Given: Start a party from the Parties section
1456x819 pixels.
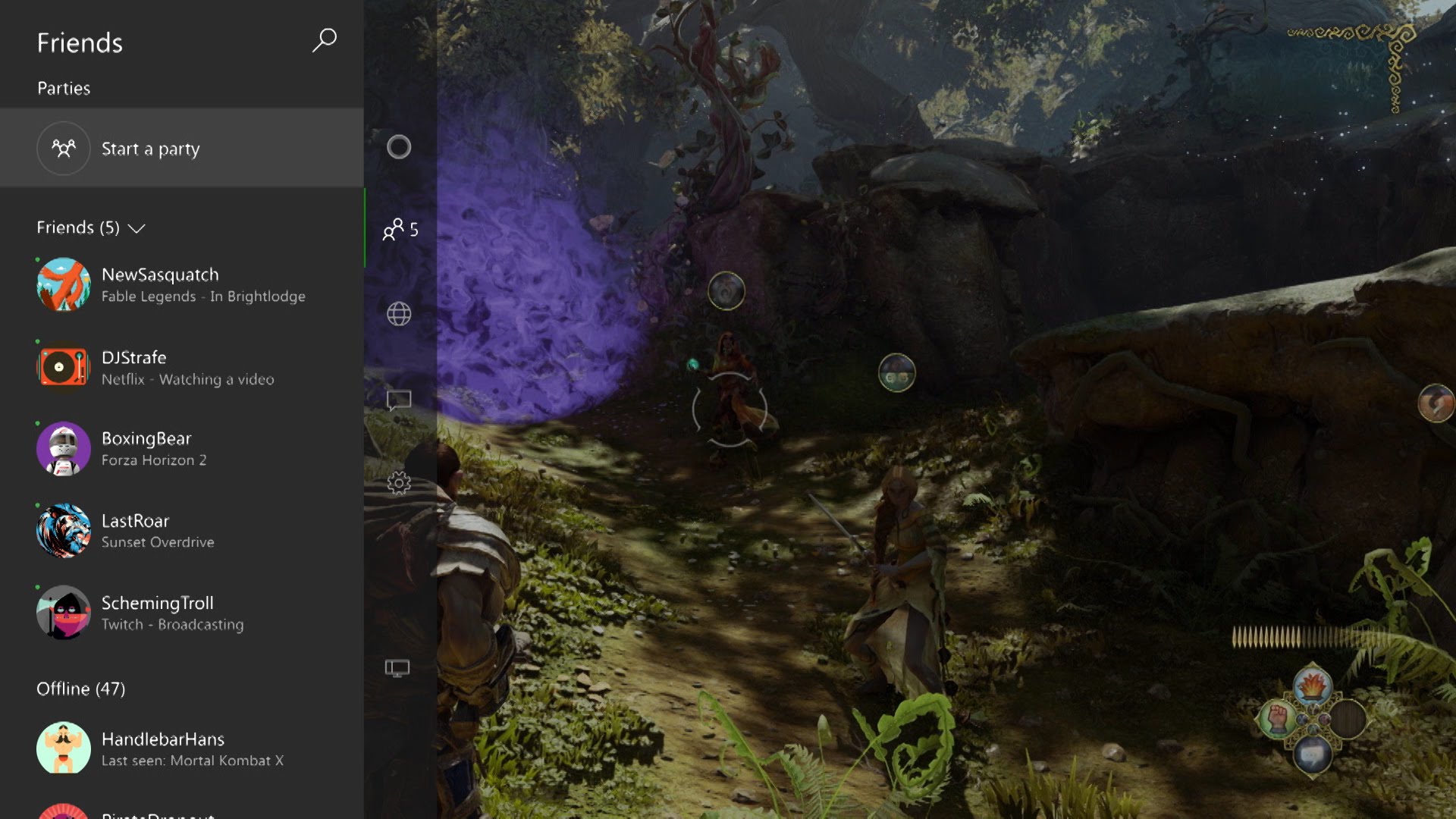Looking at the screenshot, I should [x=150, y=149].
